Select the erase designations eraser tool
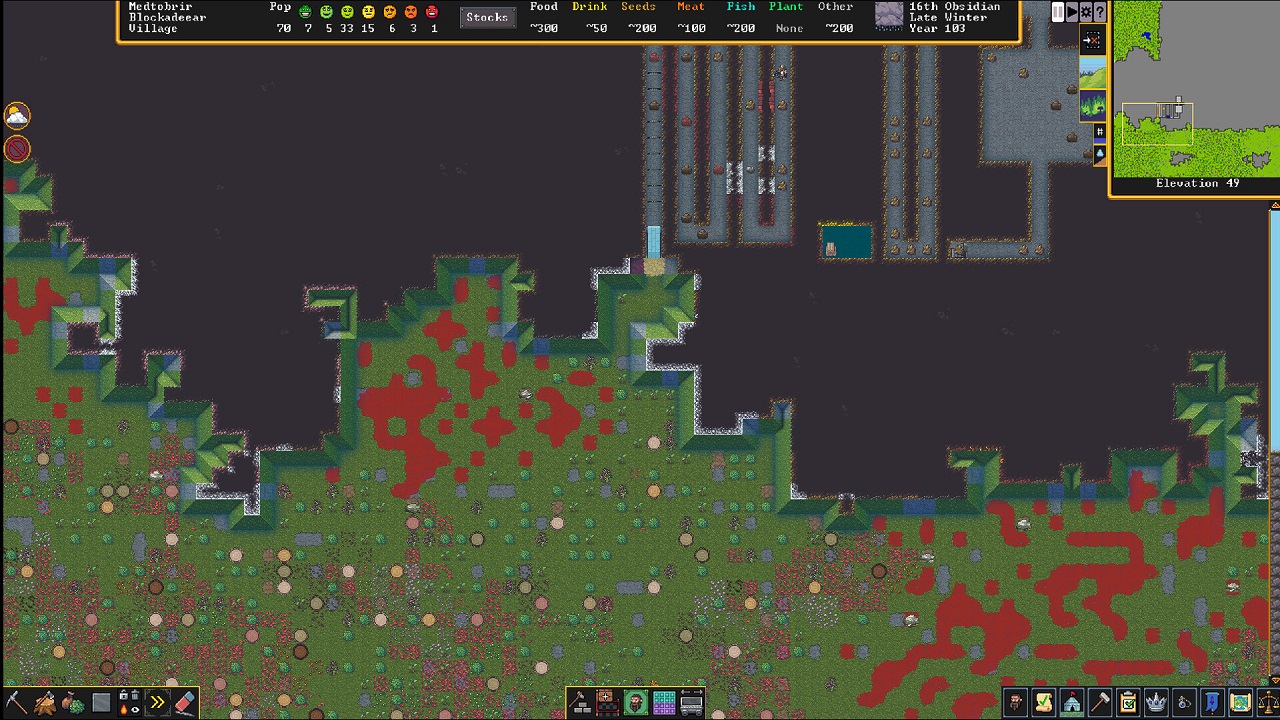The image size is (1280, 720). (184, 701)
